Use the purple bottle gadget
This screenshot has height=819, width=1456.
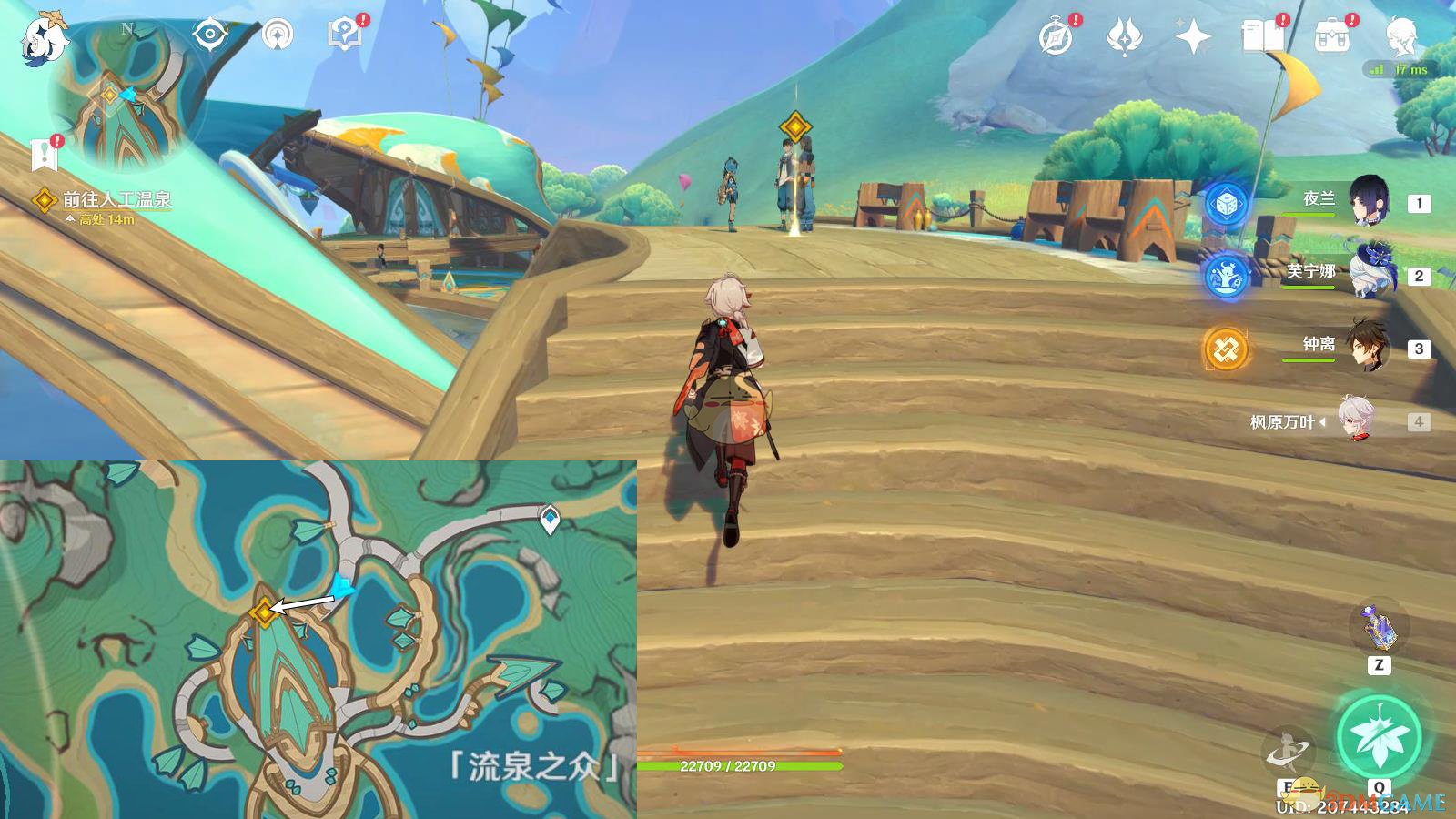(1379, 627)
